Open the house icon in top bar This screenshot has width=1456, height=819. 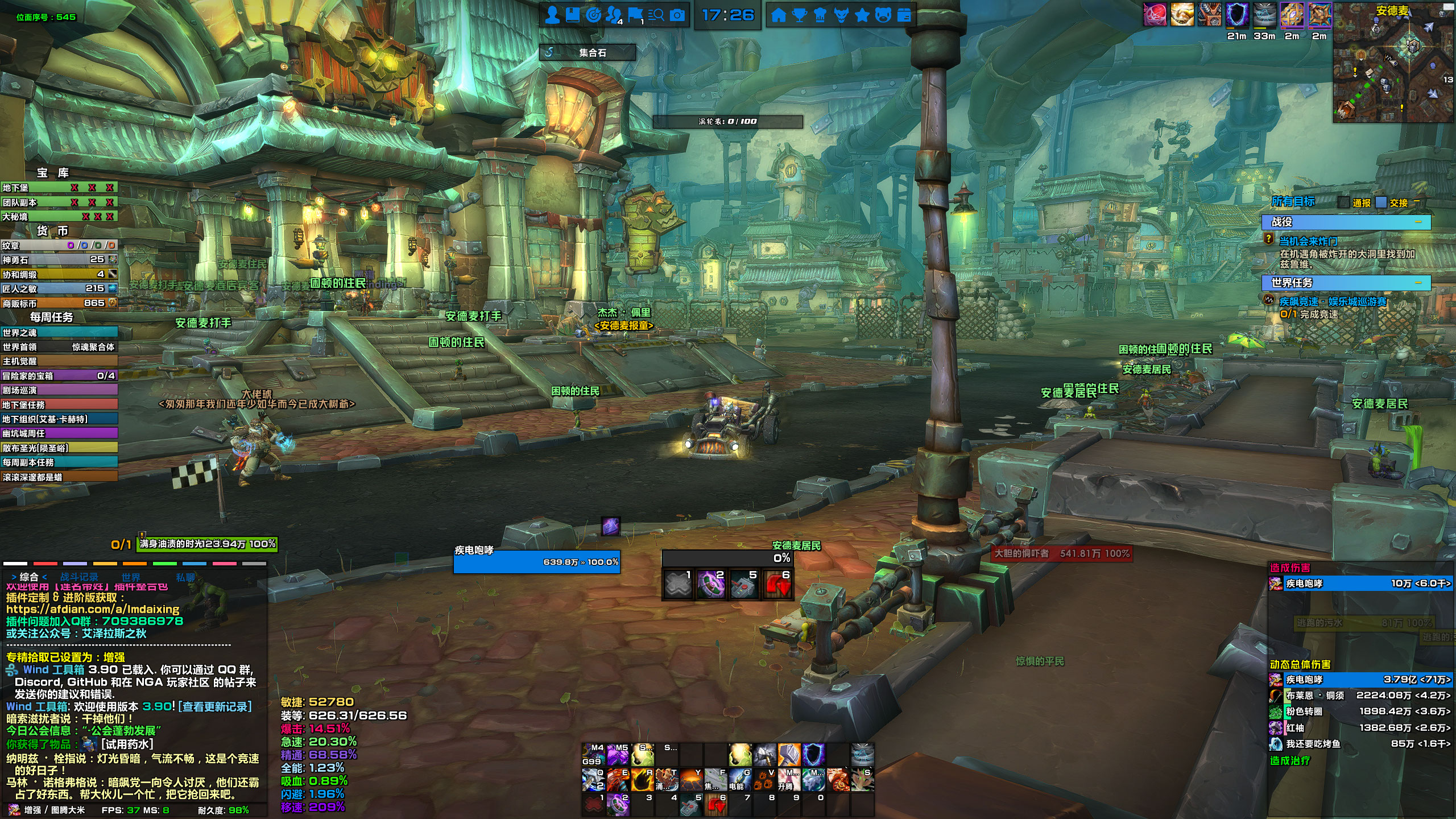pyautogui.click(x=778, y=15)
